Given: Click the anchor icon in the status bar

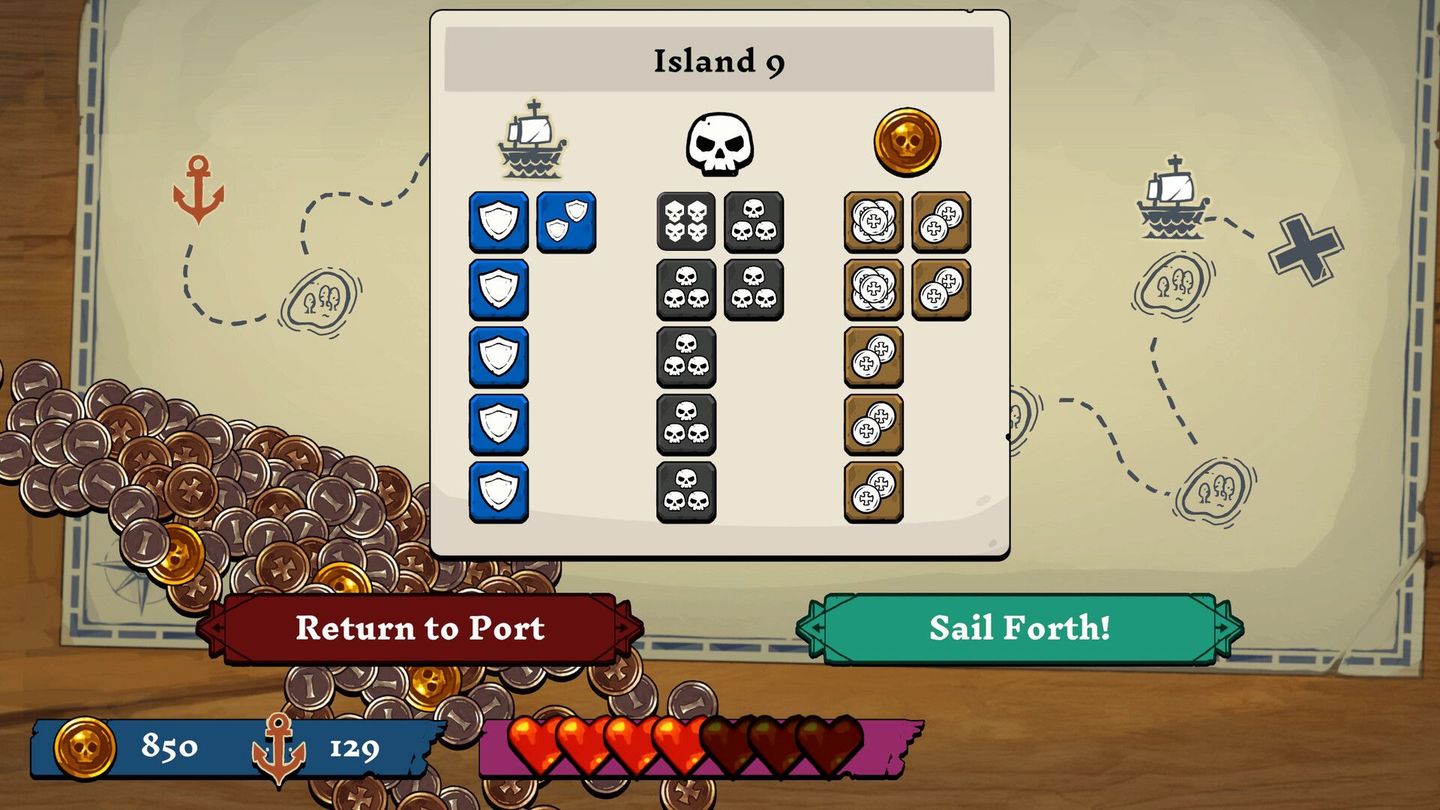Looking at the screenshot, I should 280,743.
